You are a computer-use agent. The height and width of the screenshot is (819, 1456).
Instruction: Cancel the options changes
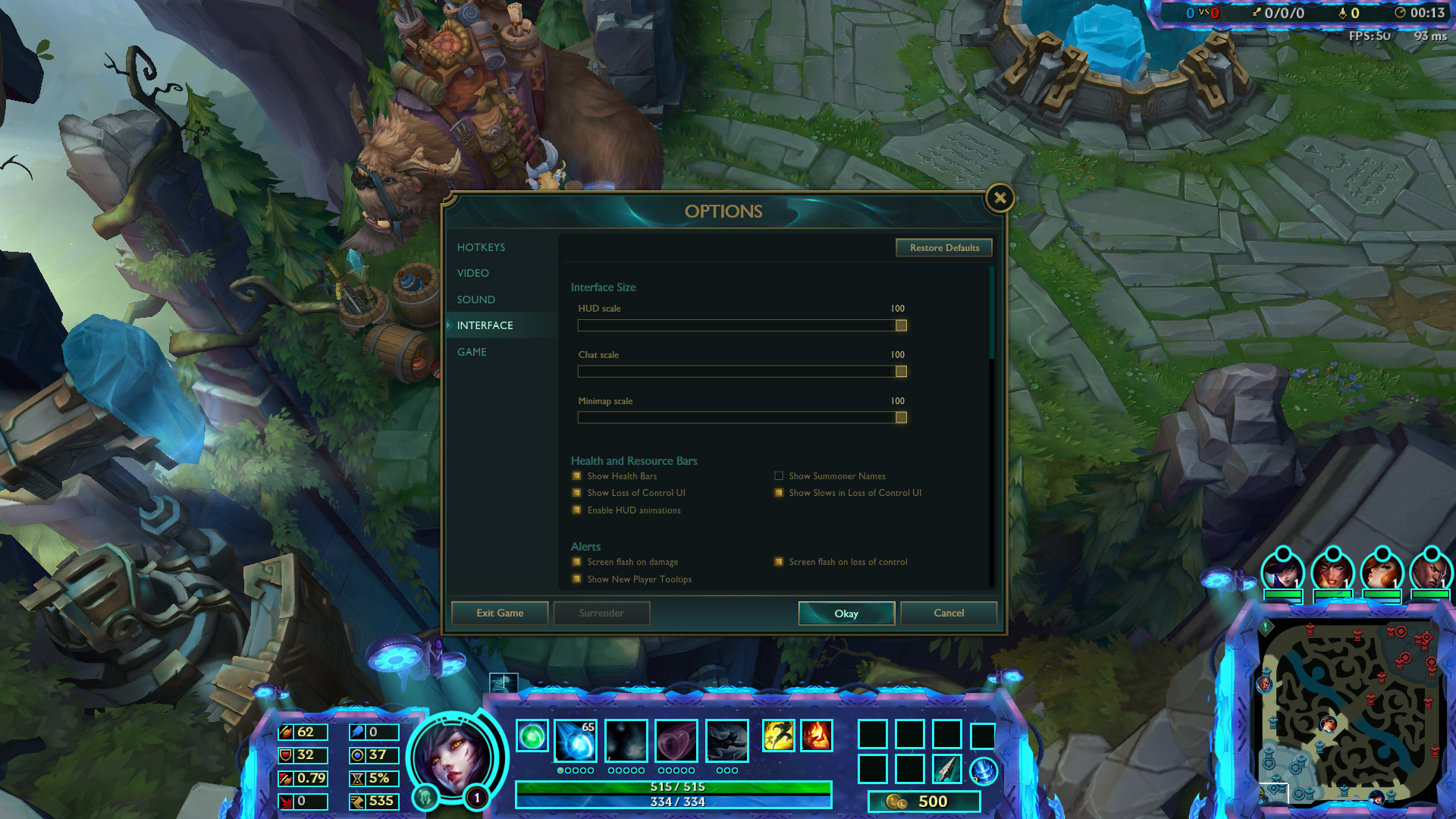click(949, 613)
